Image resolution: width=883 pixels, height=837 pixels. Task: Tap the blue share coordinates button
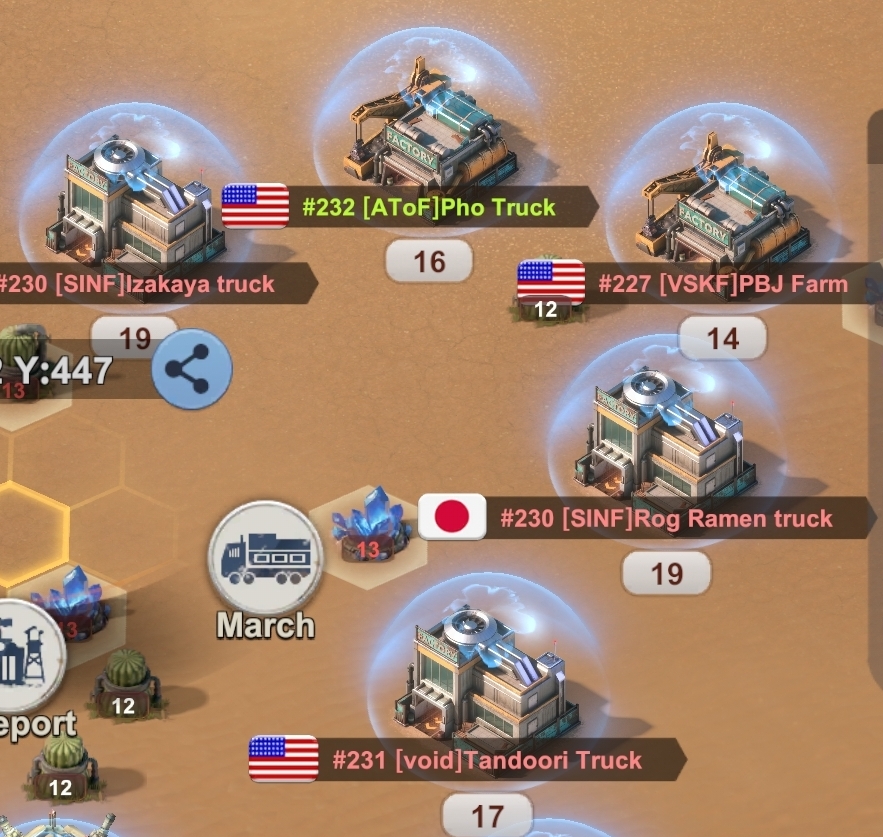click(191, 369)
